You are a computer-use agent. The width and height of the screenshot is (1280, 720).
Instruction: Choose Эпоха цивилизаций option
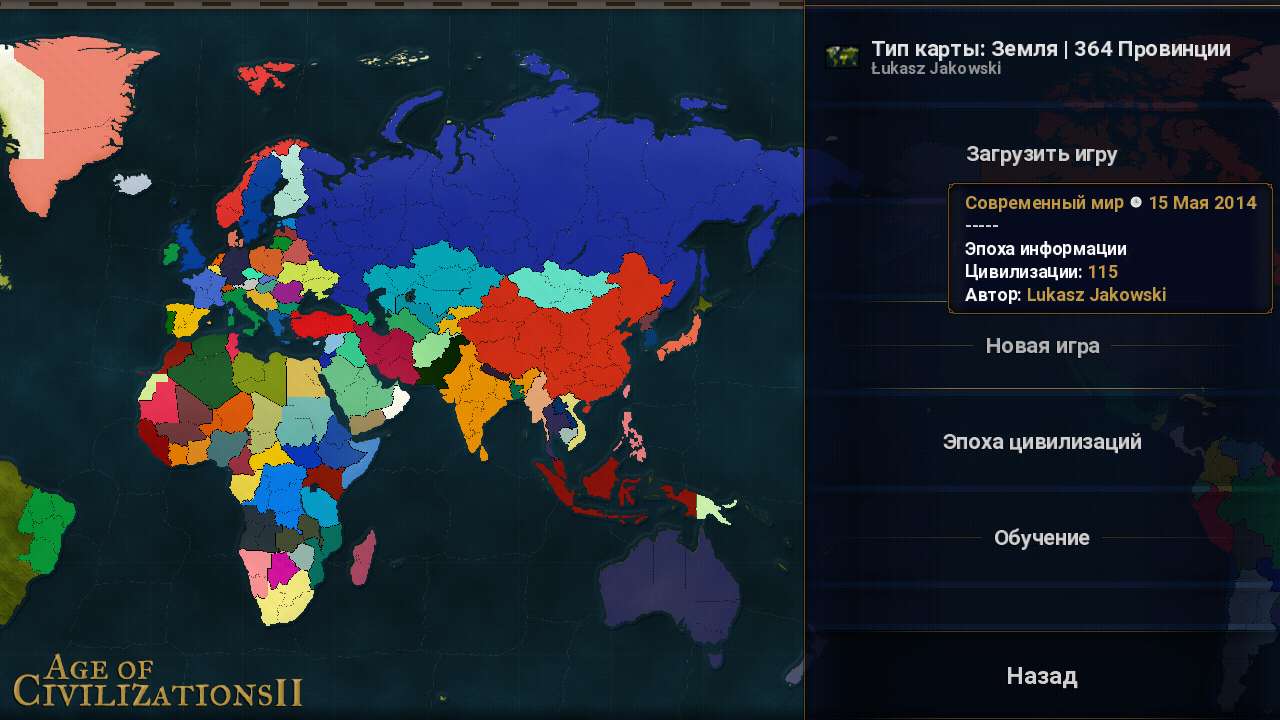click(1042, 442)
